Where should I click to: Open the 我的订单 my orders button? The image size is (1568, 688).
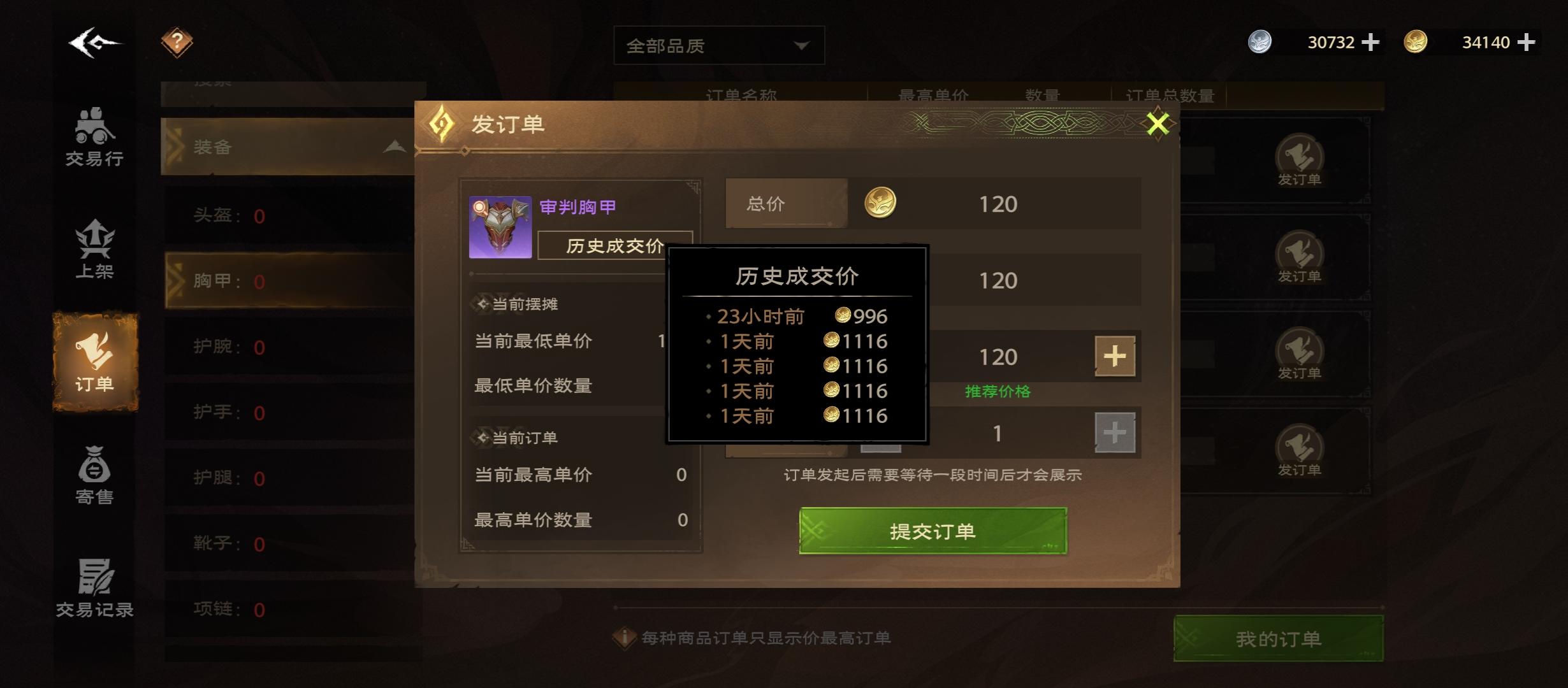click(1278, 638)
